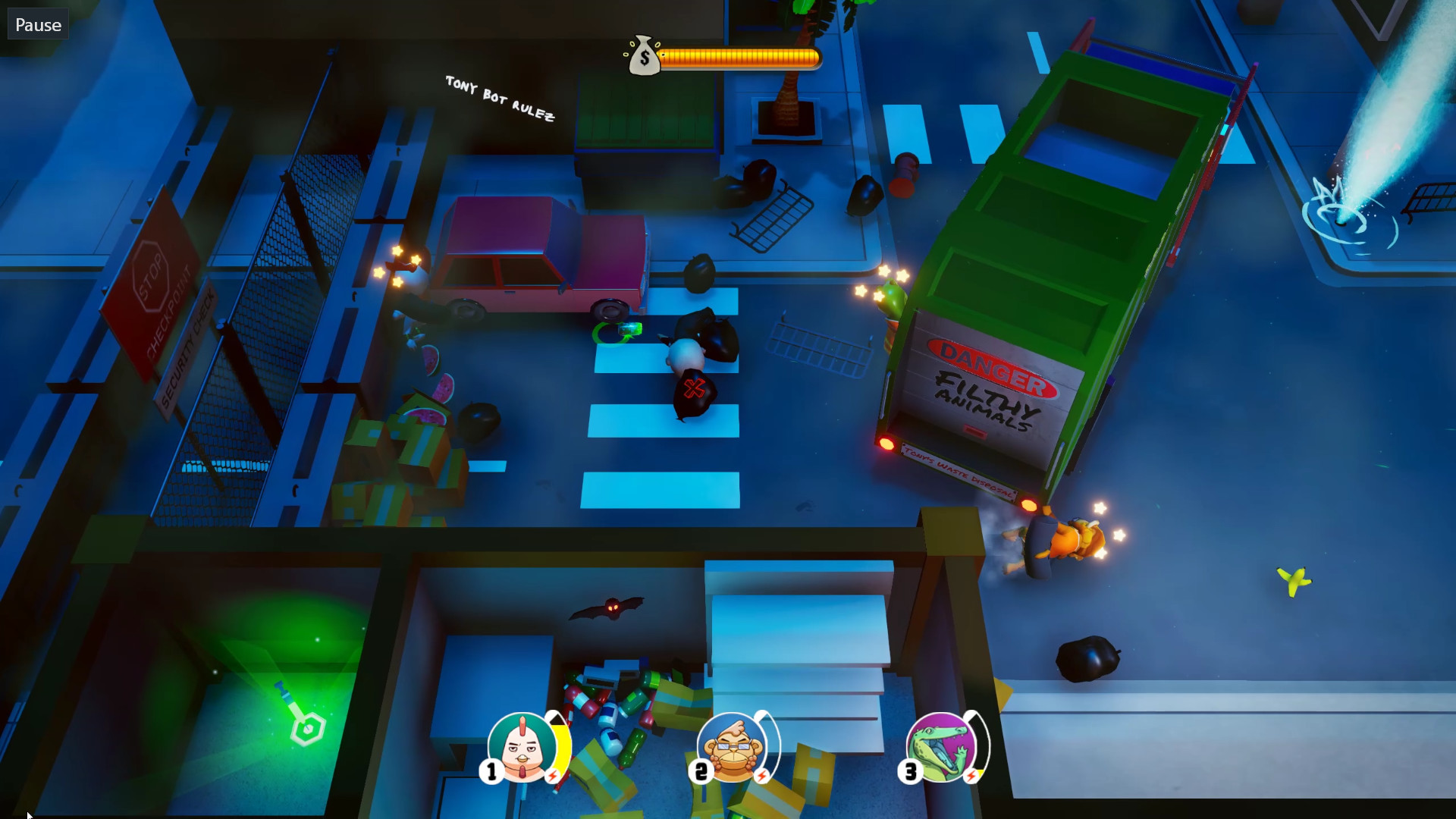Select player 3 crocodile avatar portrait
This screenshot has height=819, width=1456.
[x=940, y=747]
